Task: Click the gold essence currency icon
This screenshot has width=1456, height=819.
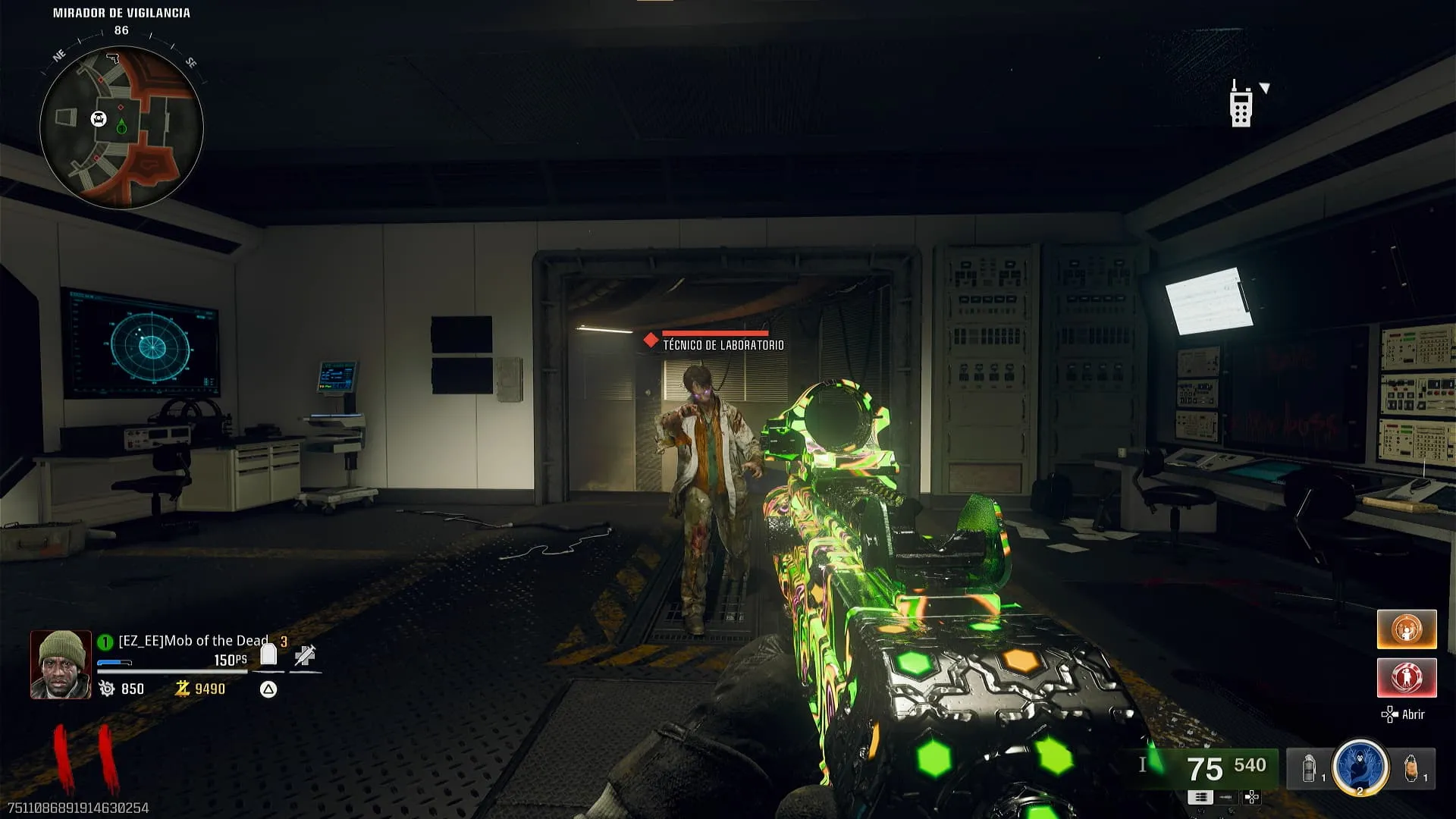Action: [x=182, y=689]
